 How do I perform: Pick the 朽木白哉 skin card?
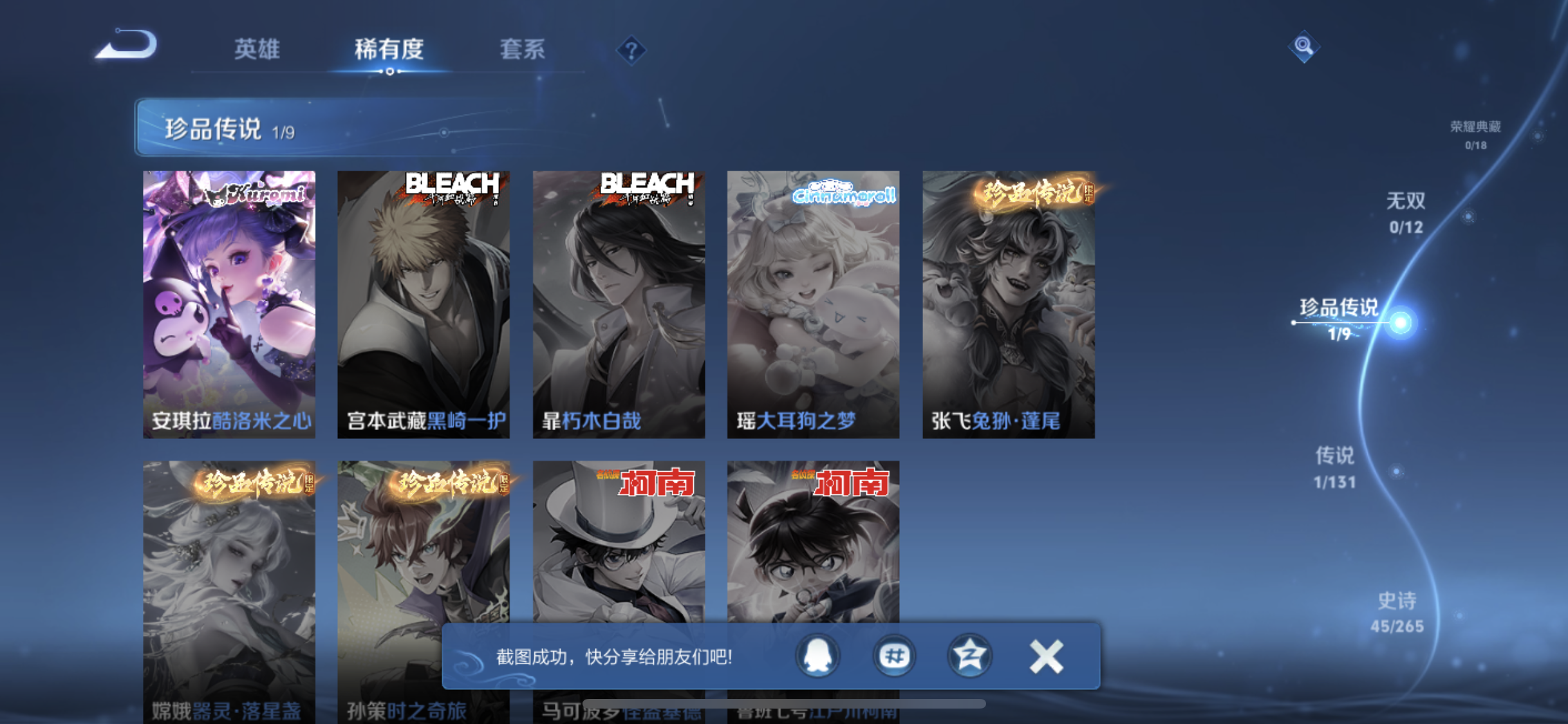[619, 304]
